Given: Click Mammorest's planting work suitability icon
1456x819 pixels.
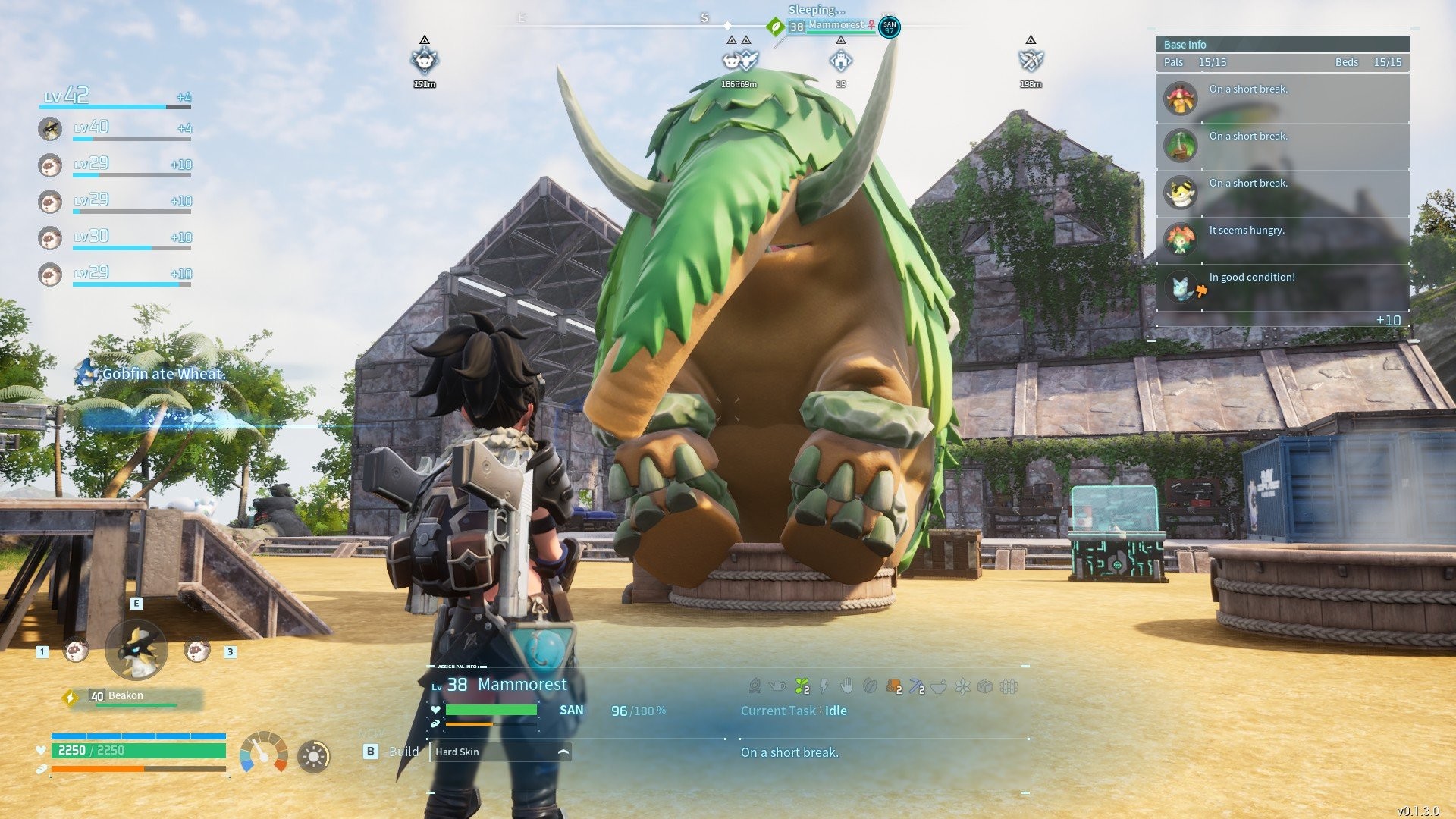Looking at the screenshot, I should pos(802,687).
